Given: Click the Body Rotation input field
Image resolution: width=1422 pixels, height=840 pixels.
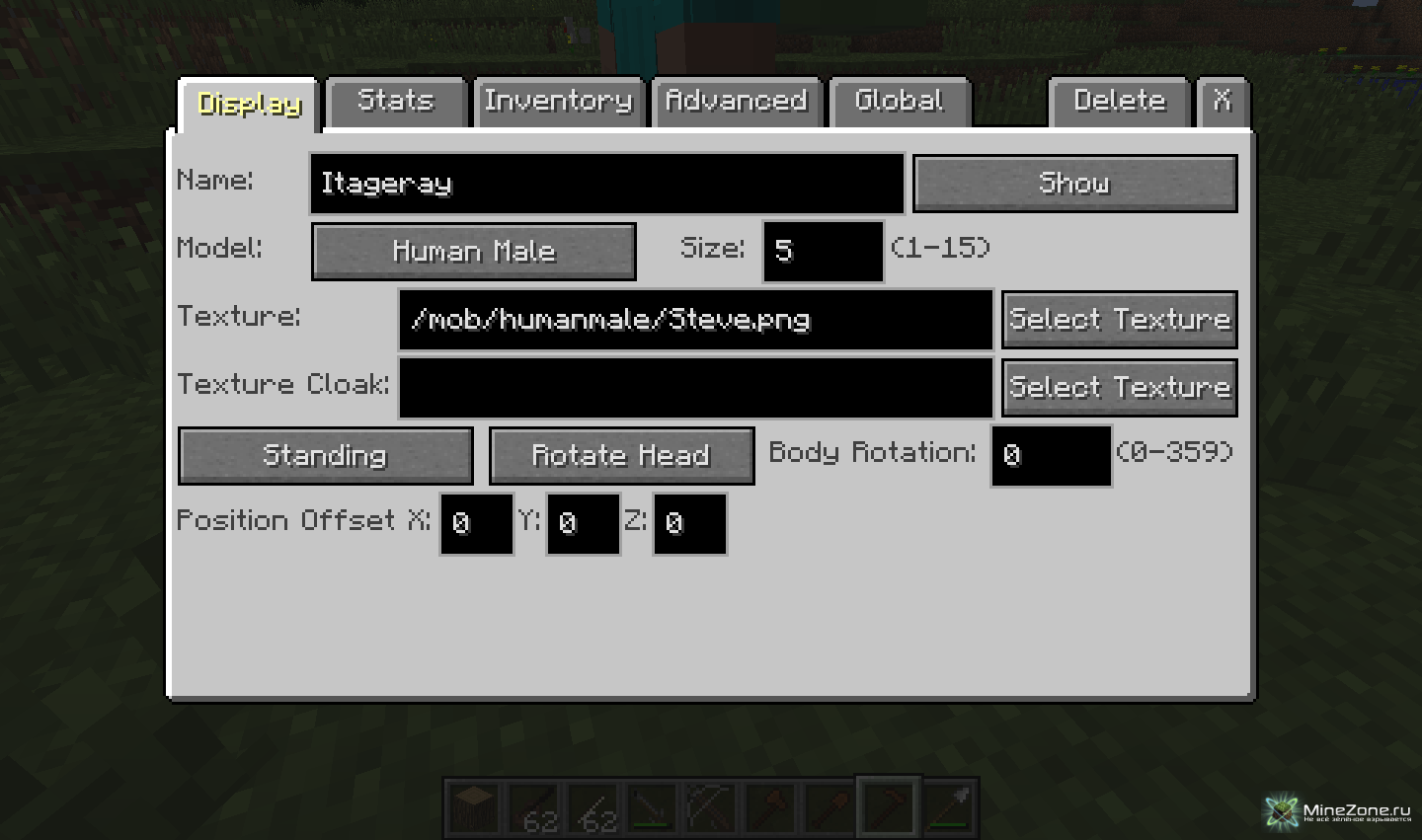Looking at the screenshot, I should pyautogui.click(x=1051, y=456).
